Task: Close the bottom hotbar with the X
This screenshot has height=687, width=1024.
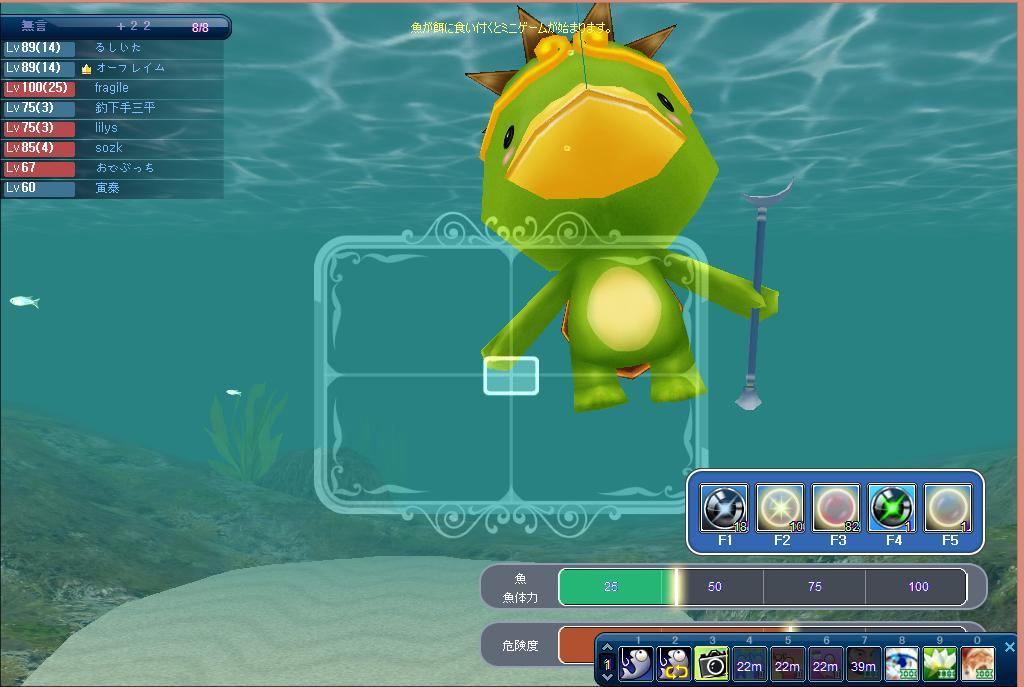Action: pos(1009,647)
